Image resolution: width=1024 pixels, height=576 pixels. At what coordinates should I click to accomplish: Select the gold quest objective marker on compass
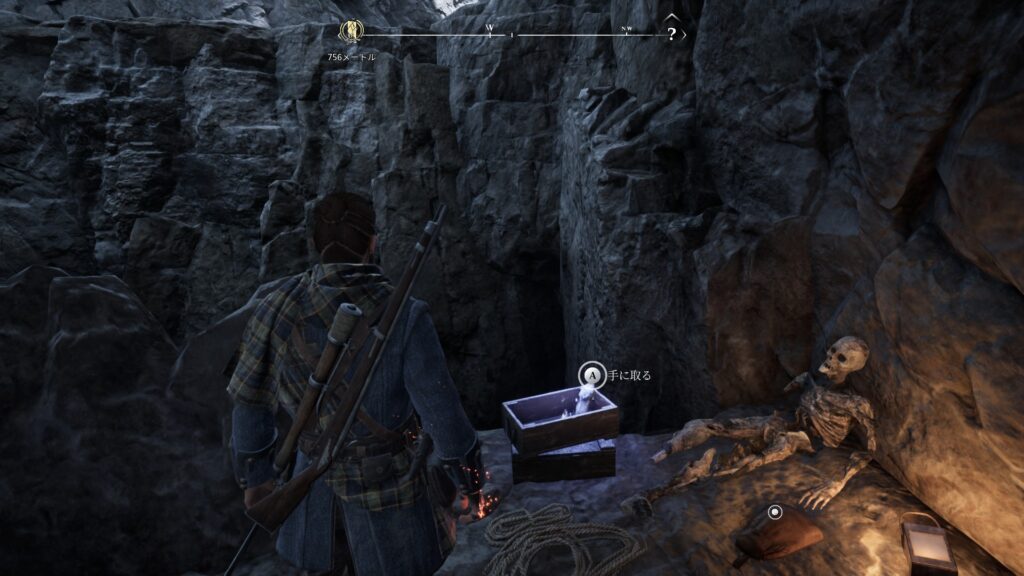351,31
